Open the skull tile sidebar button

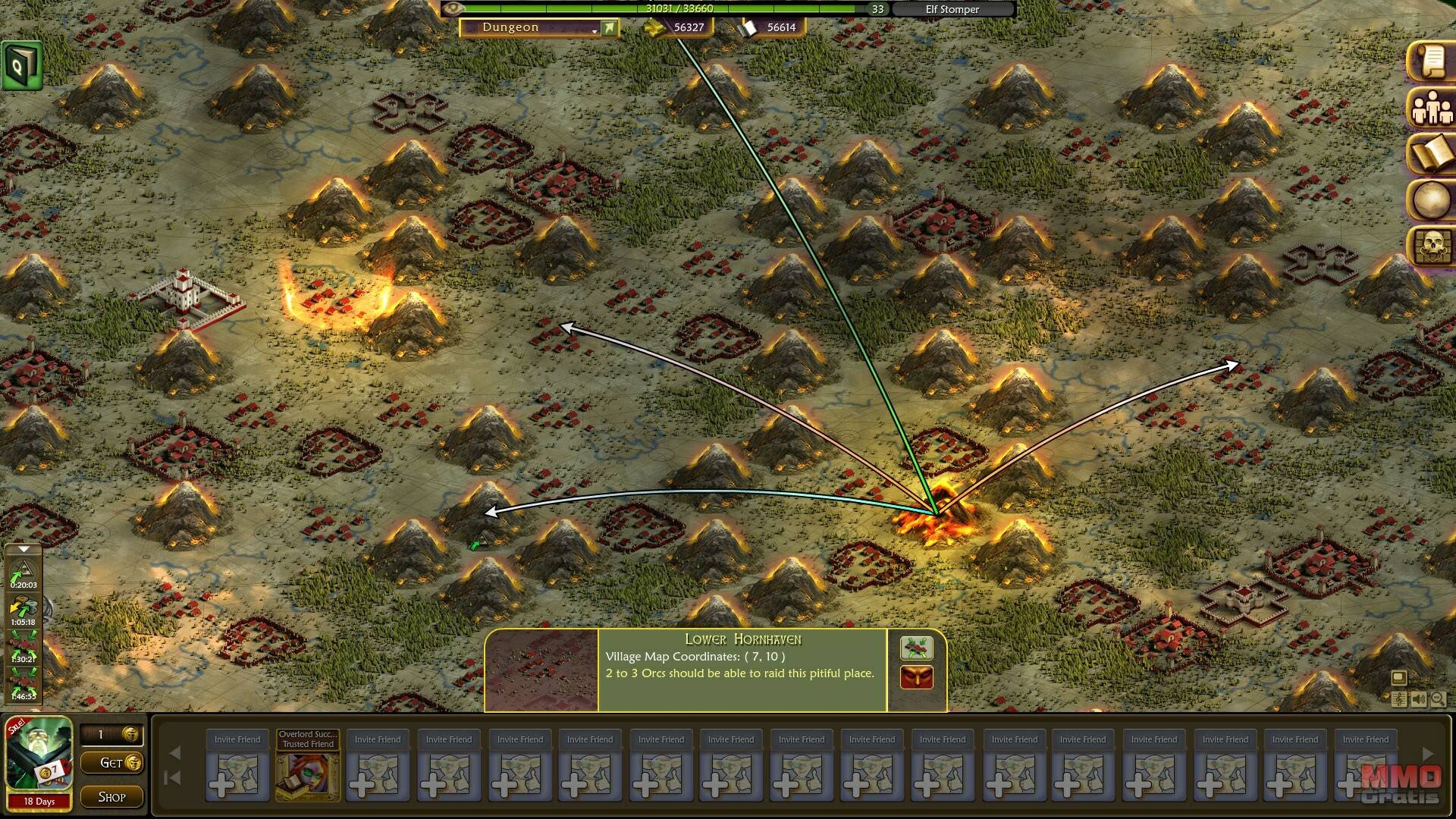tap(1431, 246)
